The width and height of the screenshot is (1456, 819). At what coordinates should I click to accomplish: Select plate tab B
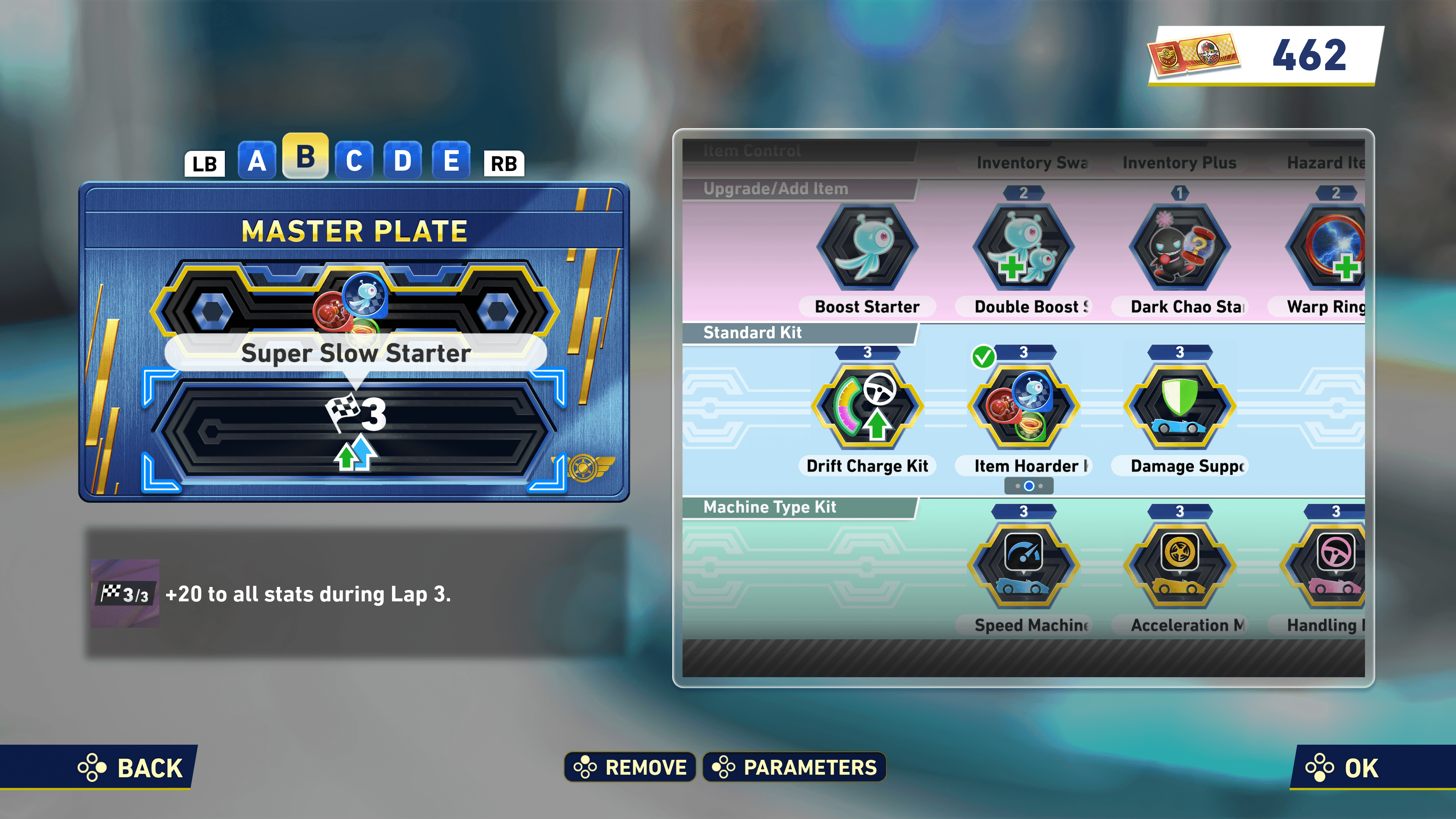coord(305,157)
